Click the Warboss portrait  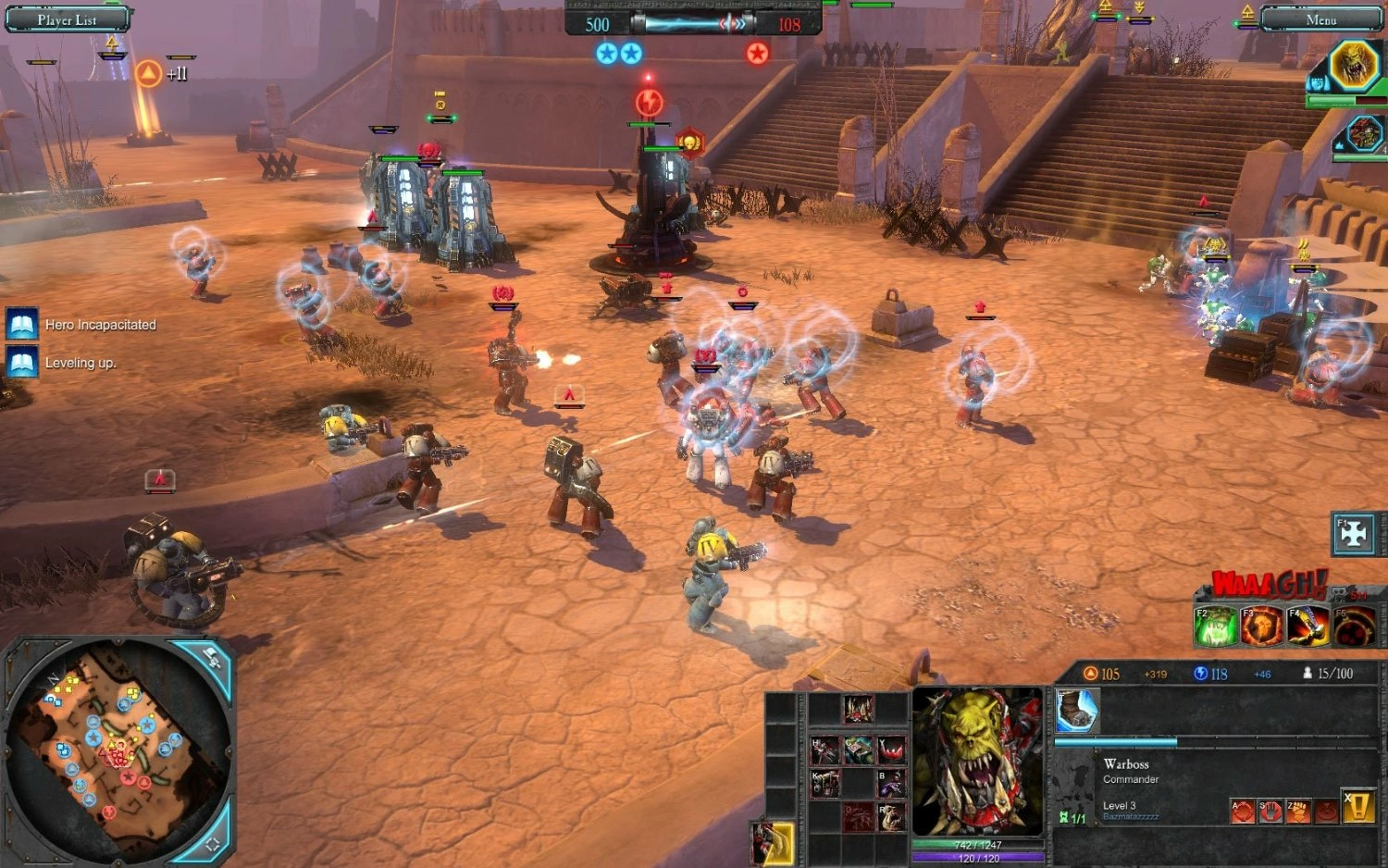977,761
